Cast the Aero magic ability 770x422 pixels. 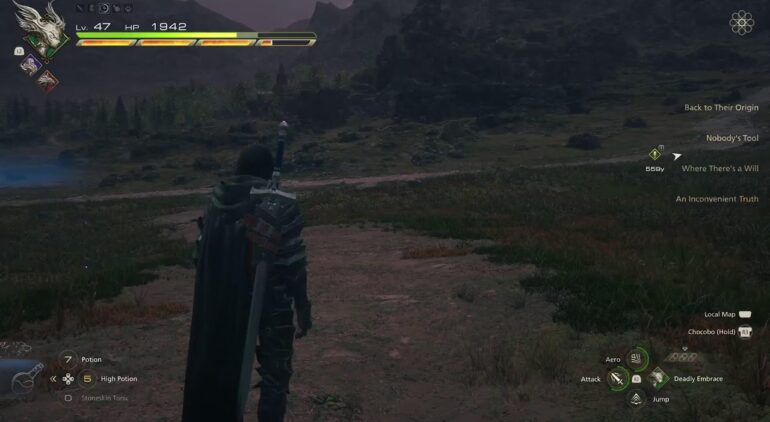click(636, 359)
